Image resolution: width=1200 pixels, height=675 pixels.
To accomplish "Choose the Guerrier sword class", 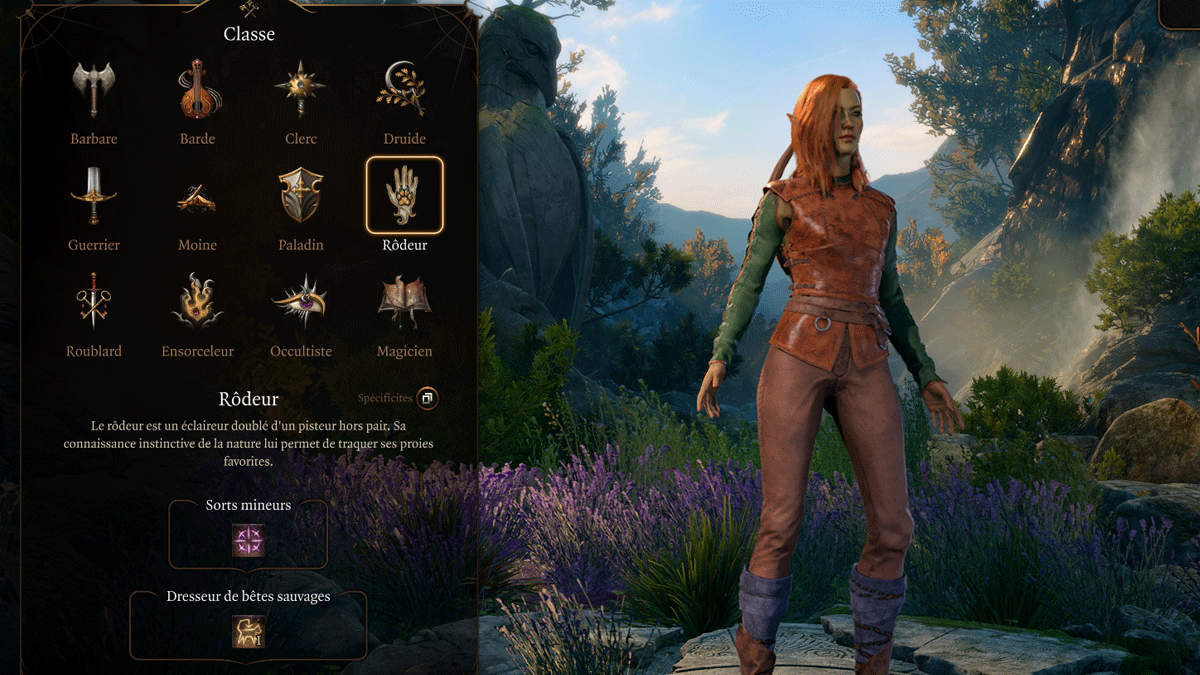I will [93, 197].
